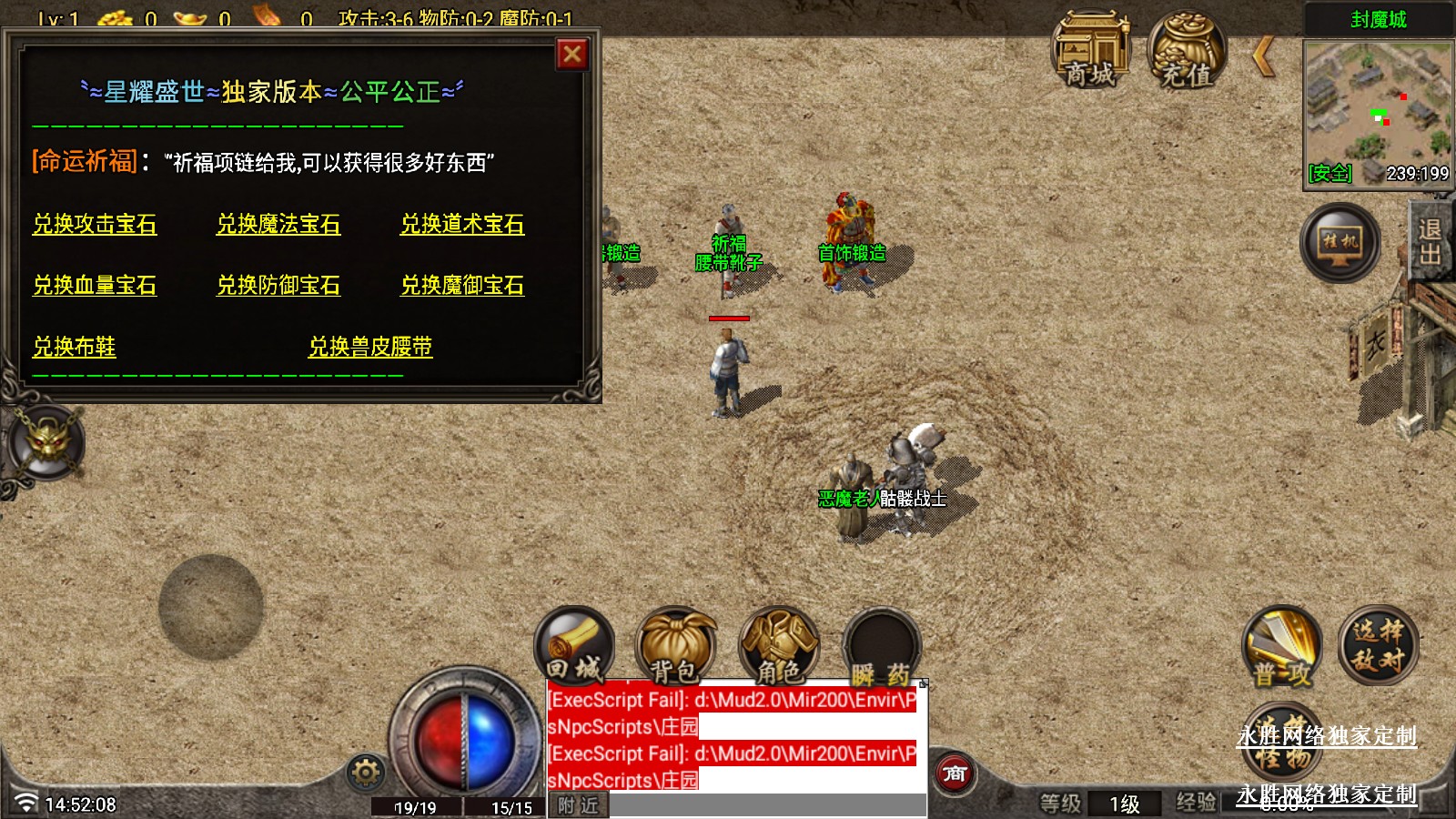Open the gear settings icon
Screen dimensions: 1456x819
[366, 773]
